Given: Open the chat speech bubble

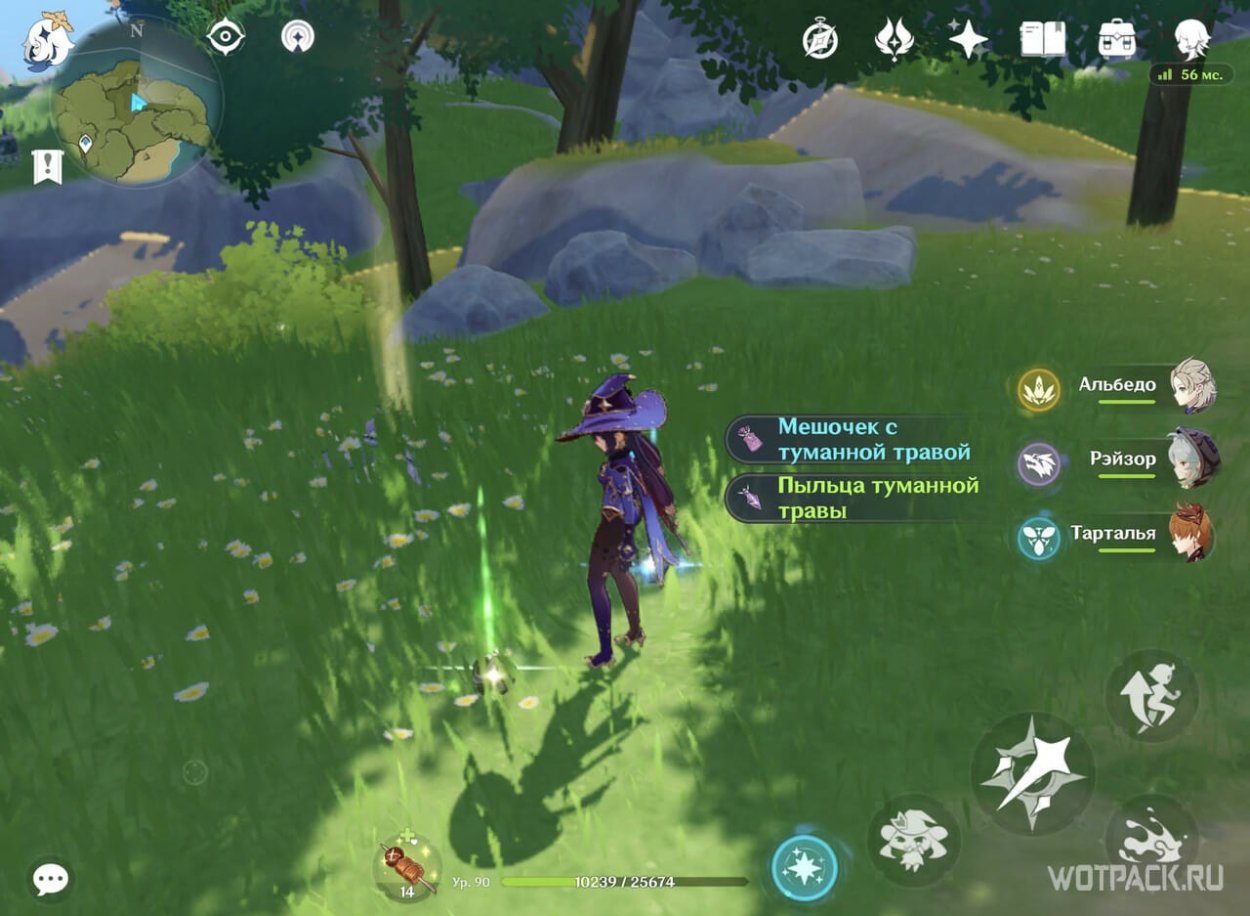Looking at the screenshot, I should (x=50, y=879).
